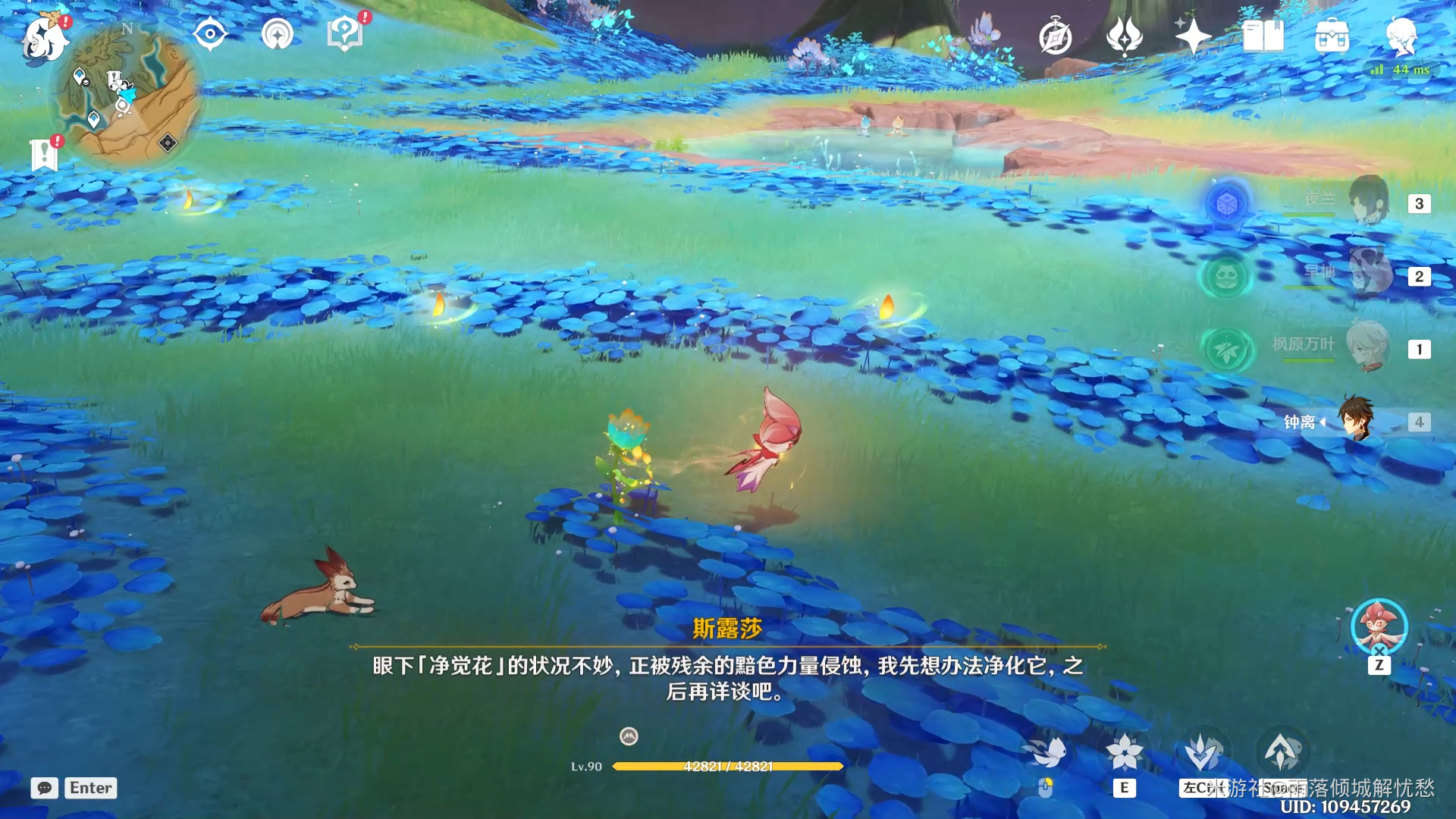
Task: Click the Enter chat button
Action: [x=89, y=788]
